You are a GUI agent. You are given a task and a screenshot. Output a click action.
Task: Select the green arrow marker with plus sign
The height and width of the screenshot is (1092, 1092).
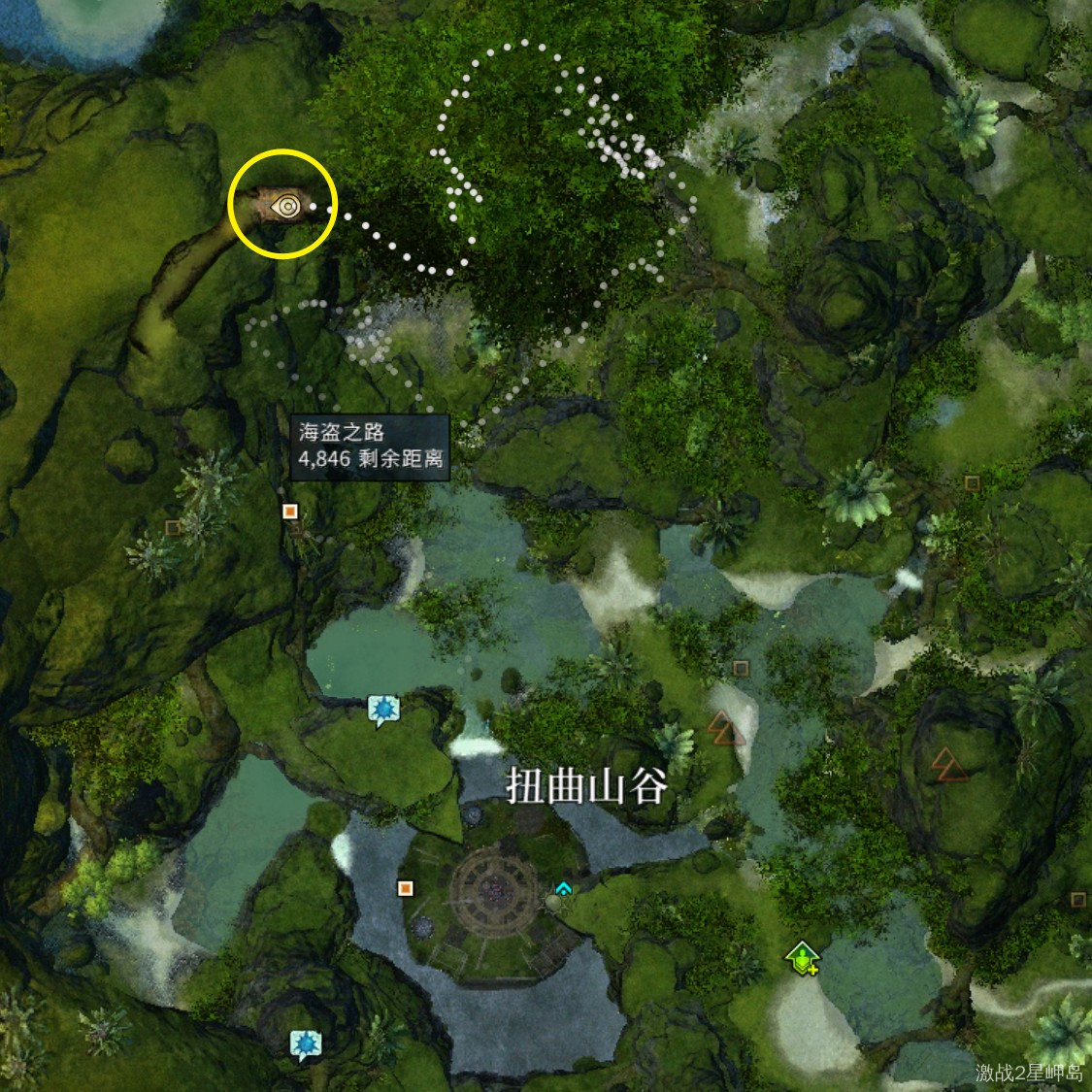802,958
